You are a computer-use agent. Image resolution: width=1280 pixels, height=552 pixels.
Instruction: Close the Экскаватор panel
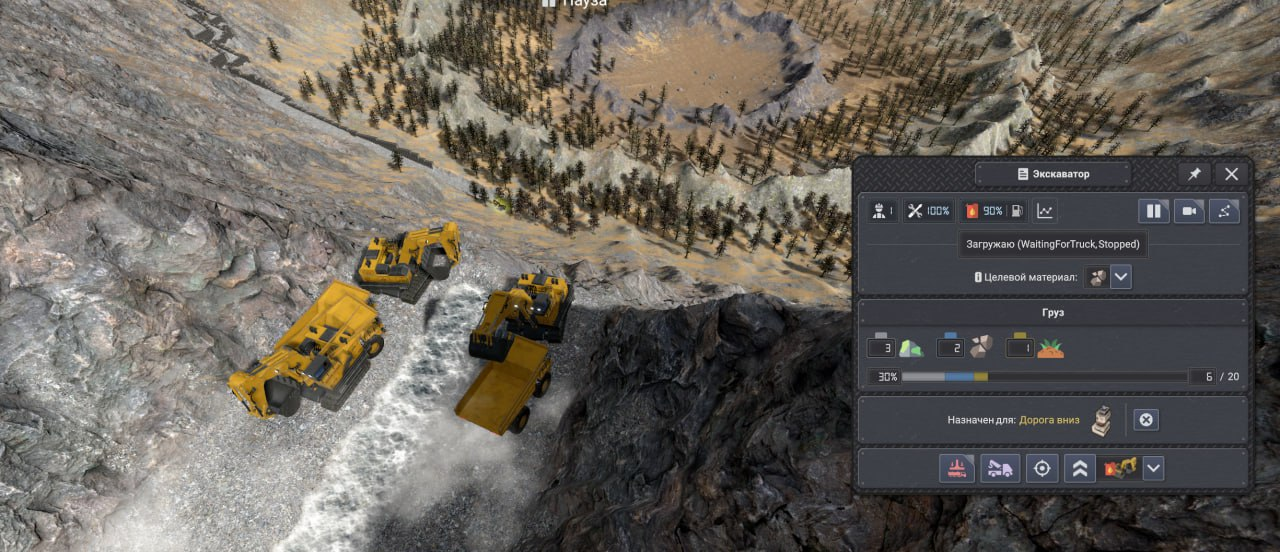point(1232,174)
